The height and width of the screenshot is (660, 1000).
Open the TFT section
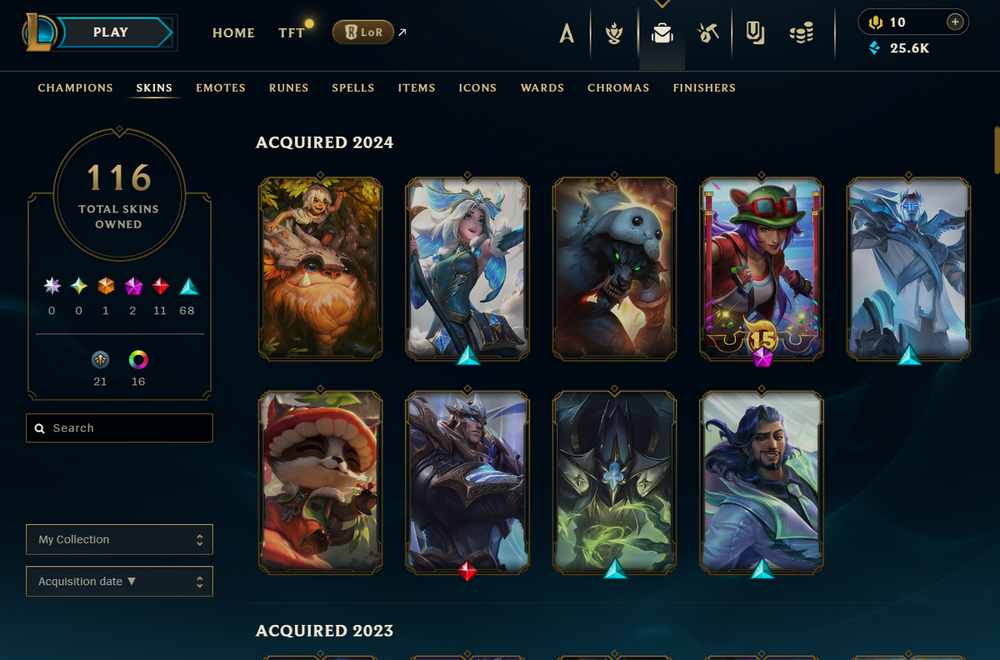[x=292, y=33]
